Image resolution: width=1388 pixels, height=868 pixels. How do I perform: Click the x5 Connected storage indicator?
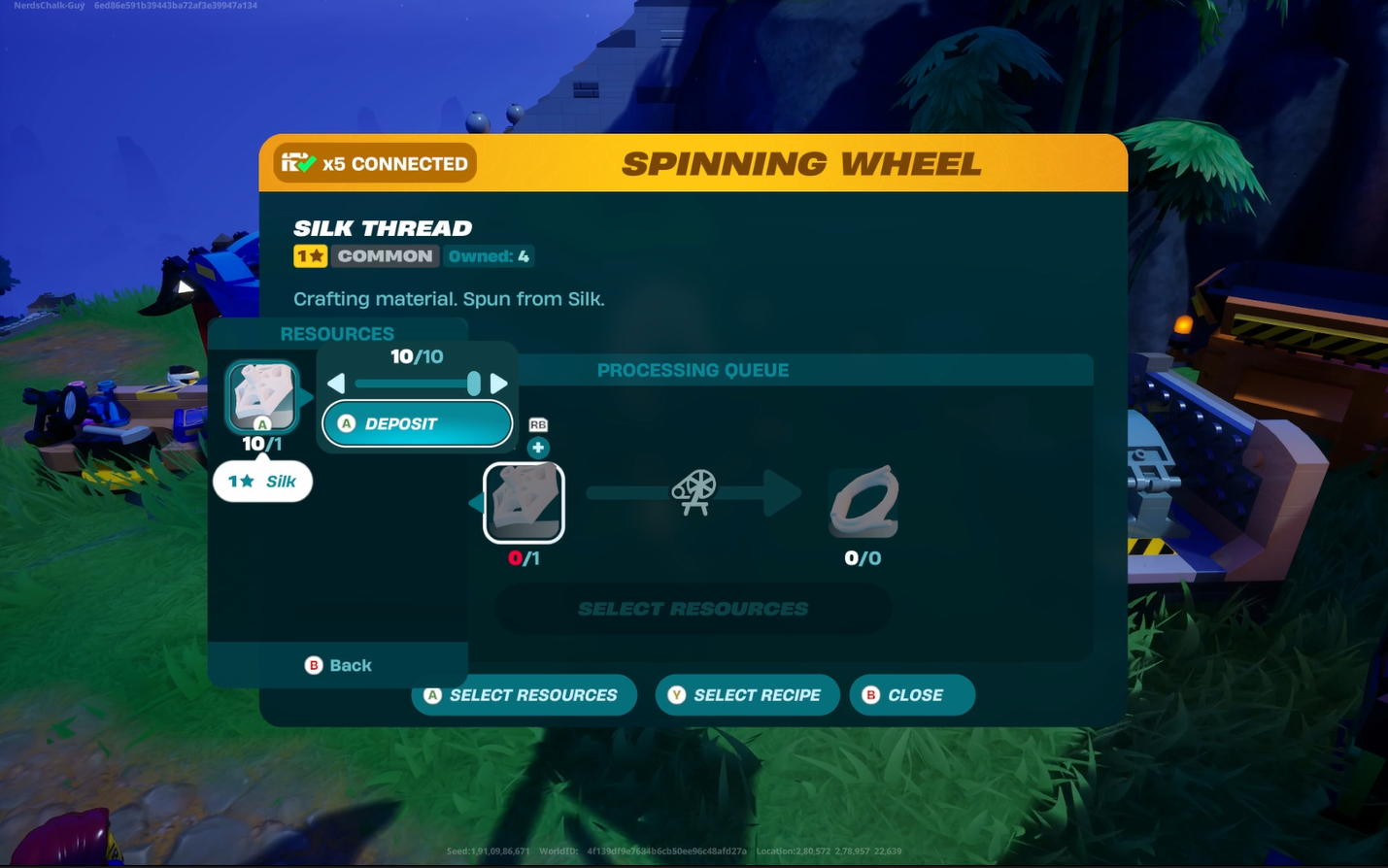click(x=375, y=163)
